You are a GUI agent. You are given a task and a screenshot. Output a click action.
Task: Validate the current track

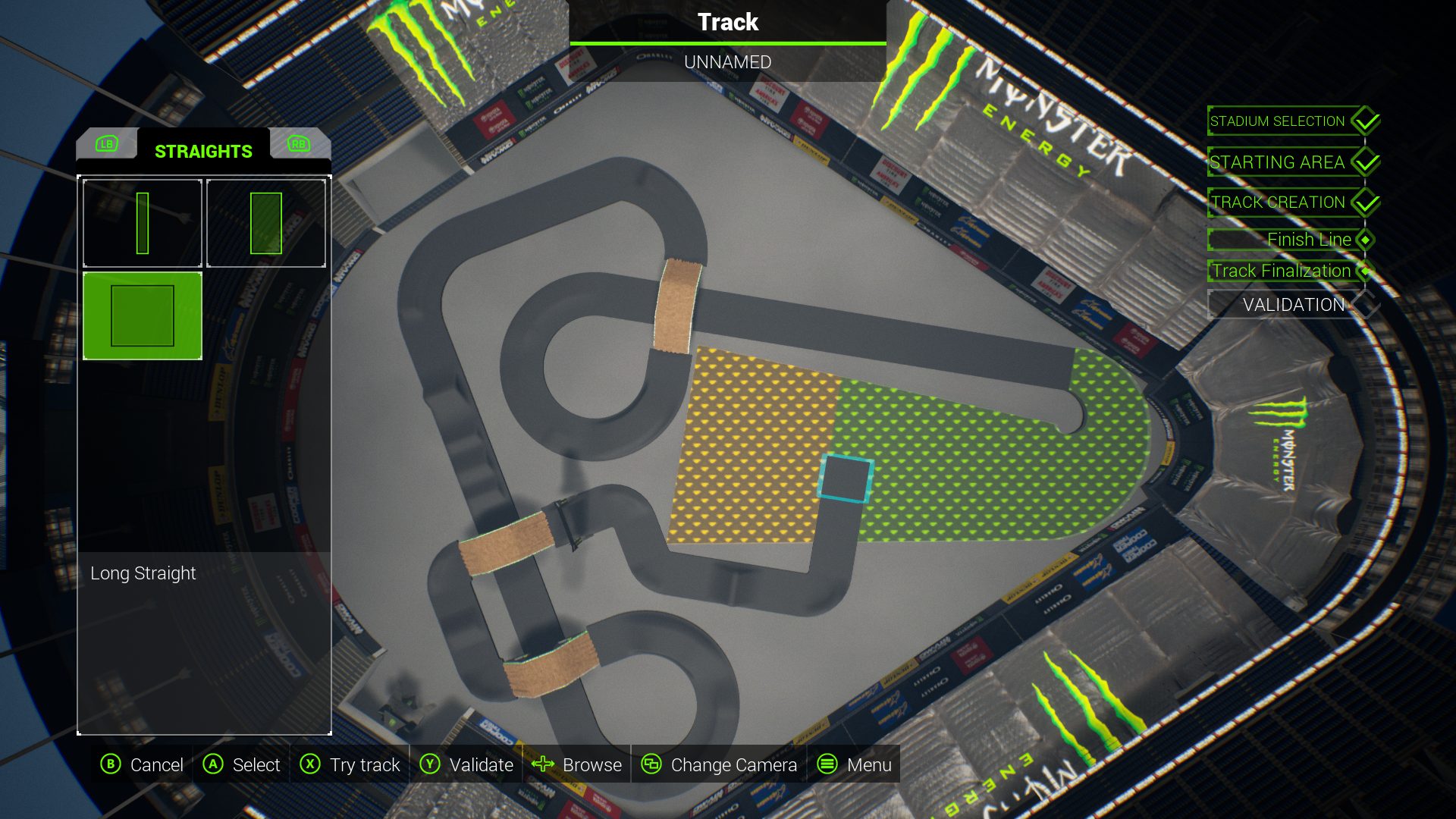pos(466,764)
